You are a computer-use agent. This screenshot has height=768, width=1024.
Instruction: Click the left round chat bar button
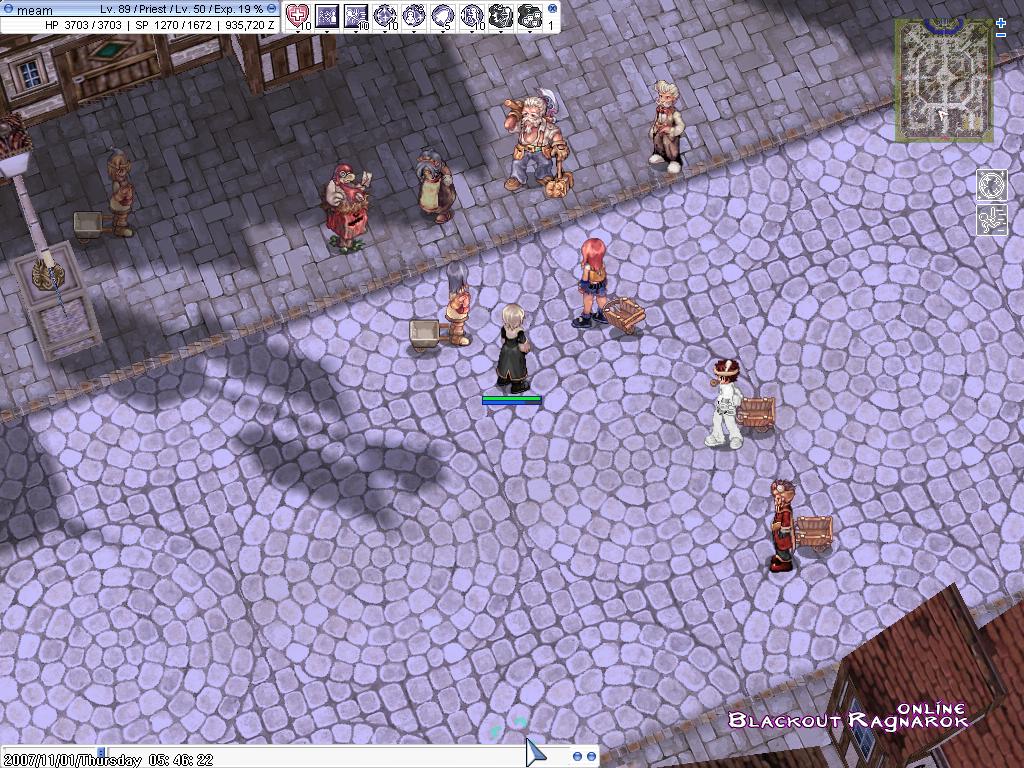[x=578, y=757]
